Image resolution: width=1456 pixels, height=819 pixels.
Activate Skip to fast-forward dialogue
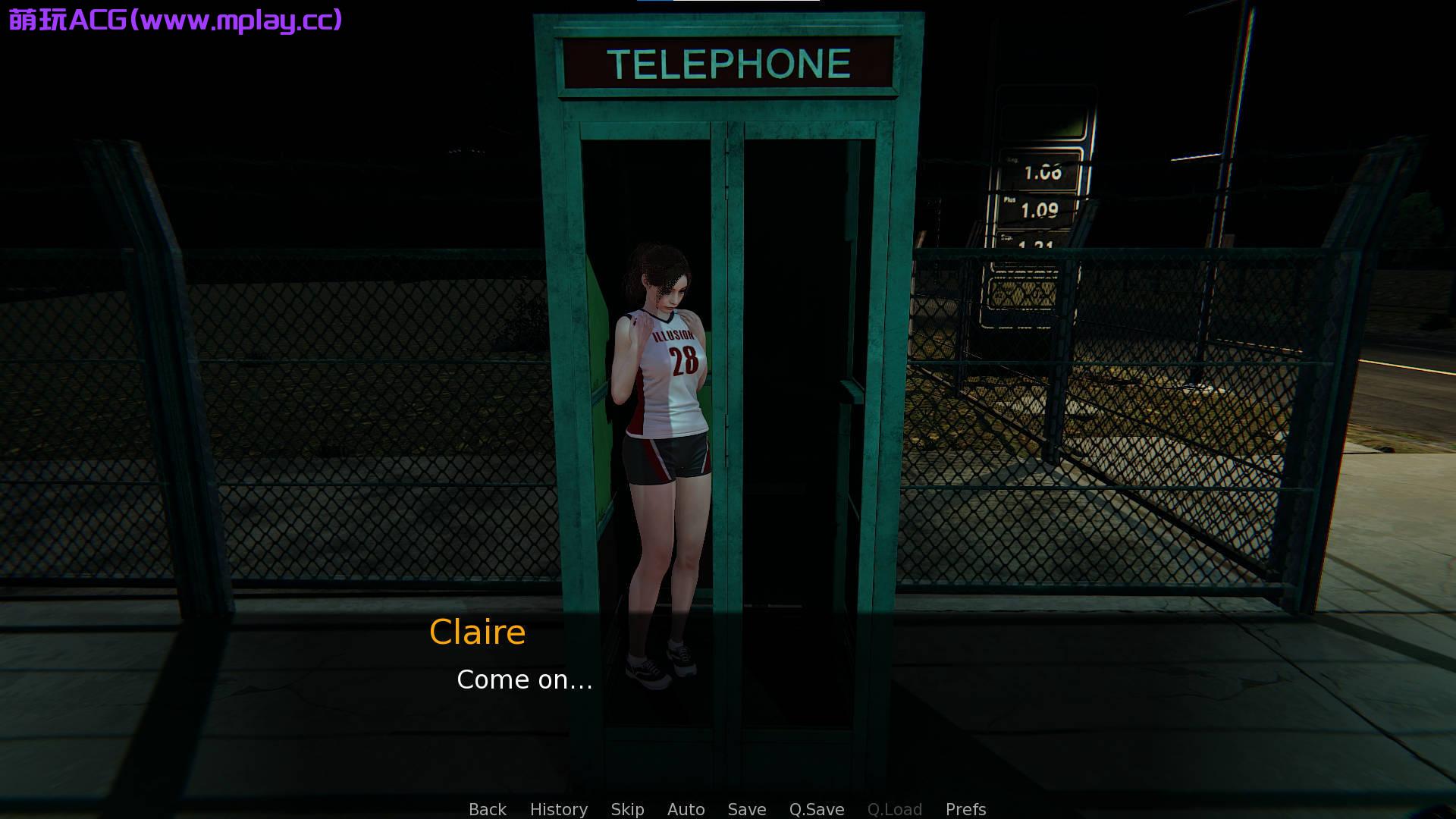(627, 809)
